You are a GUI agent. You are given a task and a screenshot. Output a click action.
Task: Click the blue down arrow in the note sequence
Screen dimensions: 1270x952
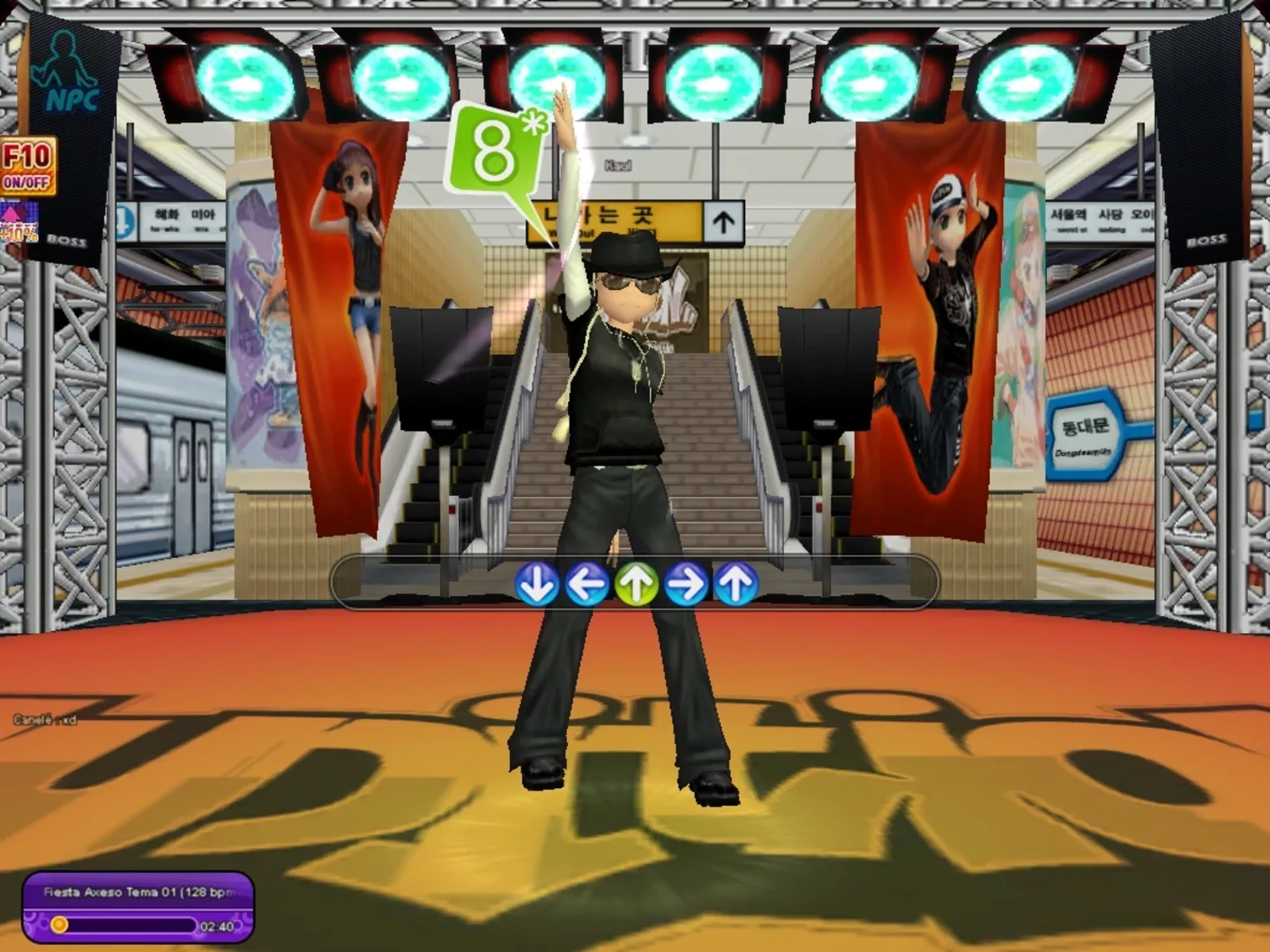click(536, 582)
